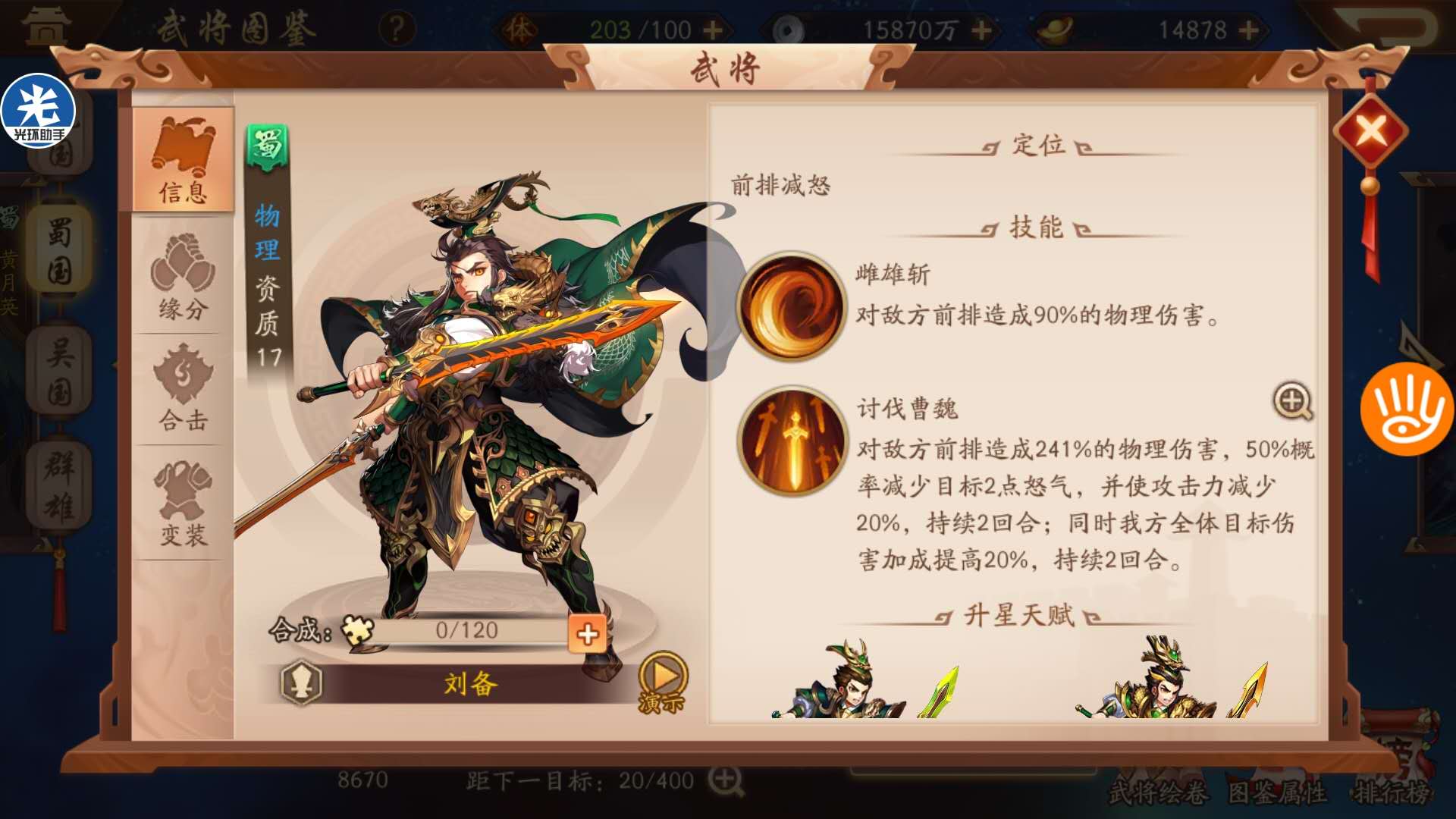Switch to the 缘分 panel

181,288
